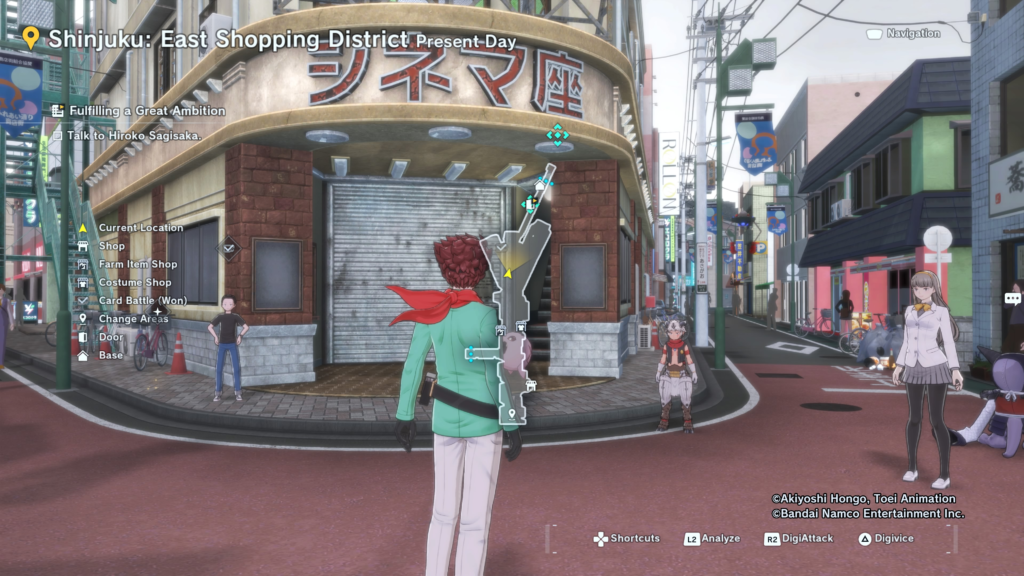Image resolution: width=1024 pixels, height=576 pixels.
Task: Select the Door legend entry
Action: (x=110, y=337)
